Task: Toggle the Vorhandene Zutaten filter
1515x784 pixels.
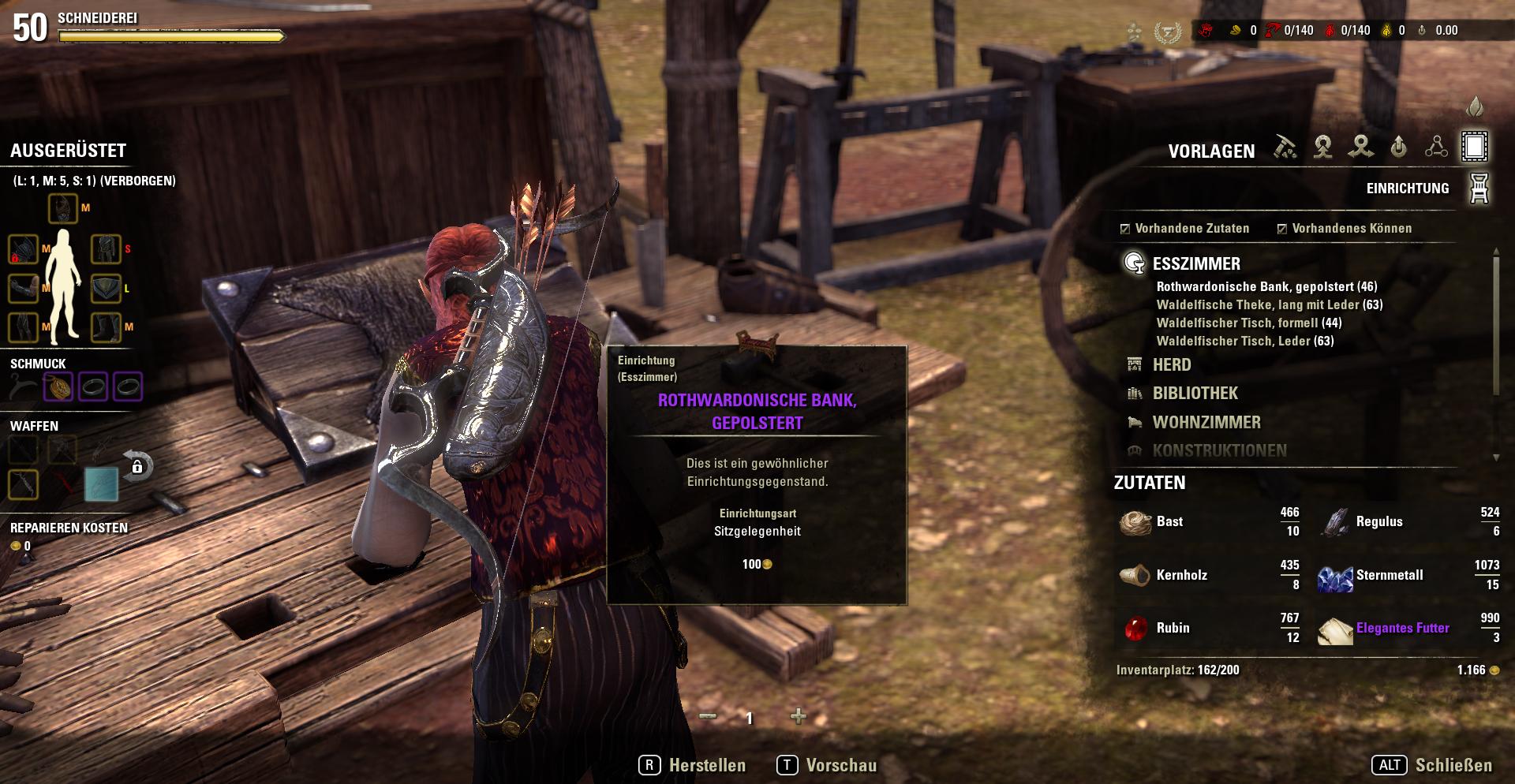Action: [1125, 229]
